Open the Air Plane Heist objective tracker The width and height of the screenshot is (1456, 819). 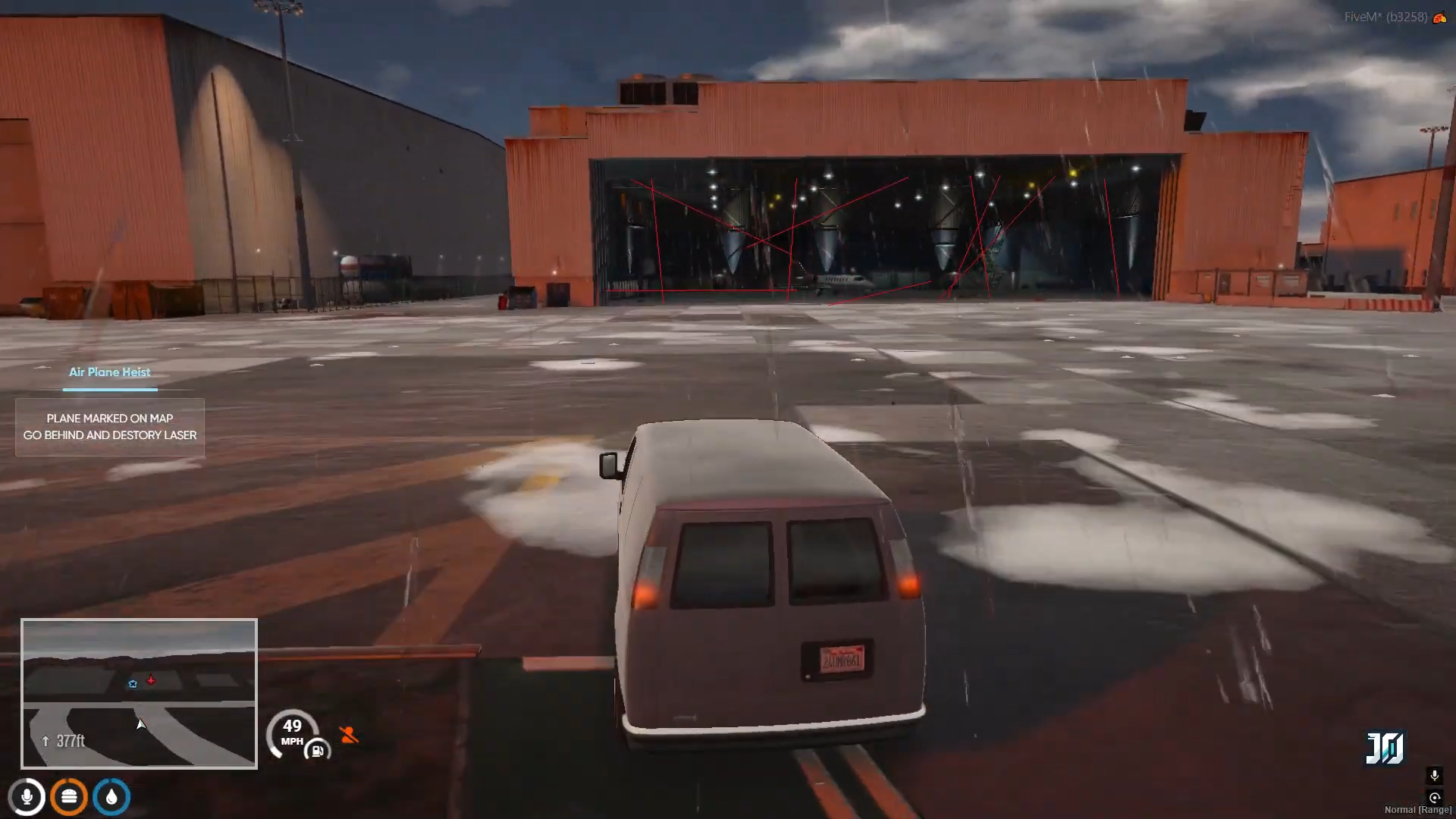pos(110,372)
